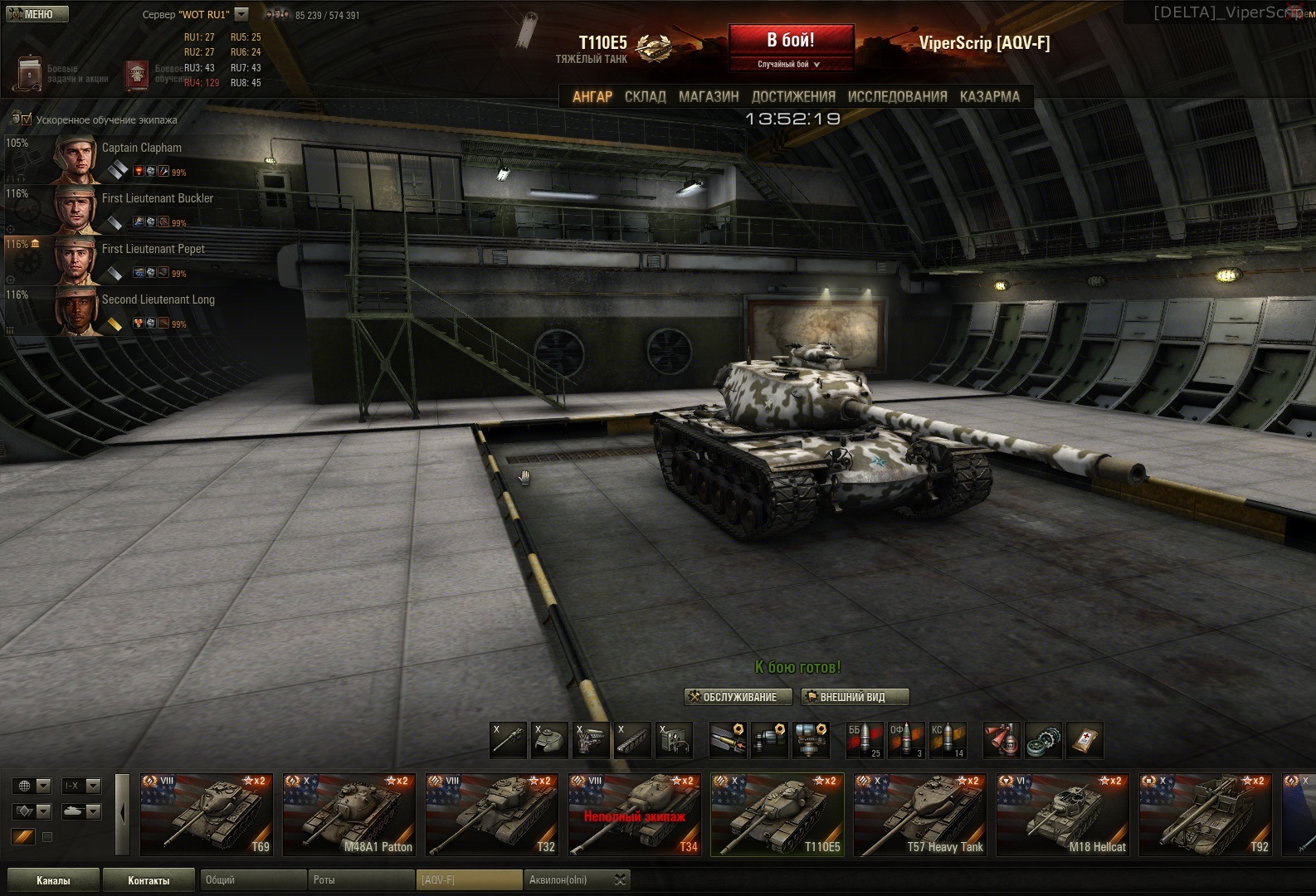Show the ДОСТИЖЕНИЯ tab
The height and width of the screenshot is (896, 1316).
point(793,96)
